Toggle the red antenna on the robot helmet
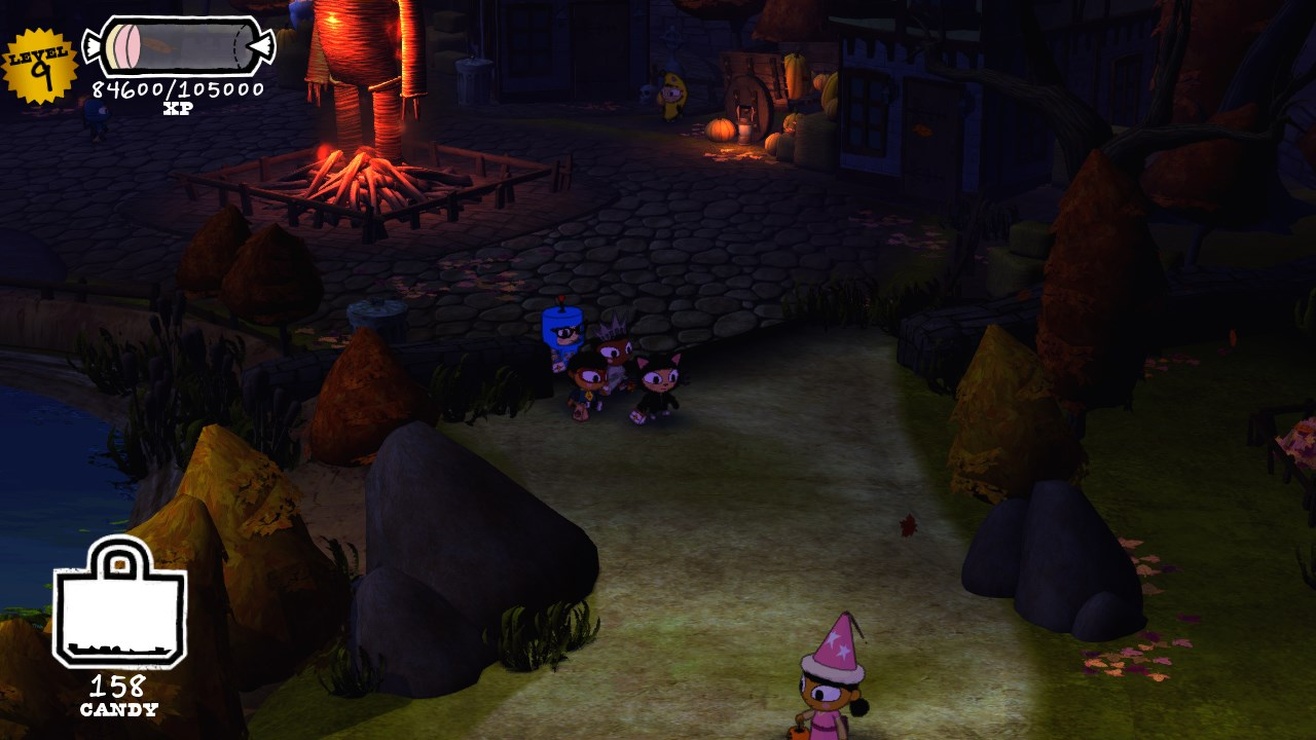Screen dimensions: 1316x740 click(x=561, y=299)
